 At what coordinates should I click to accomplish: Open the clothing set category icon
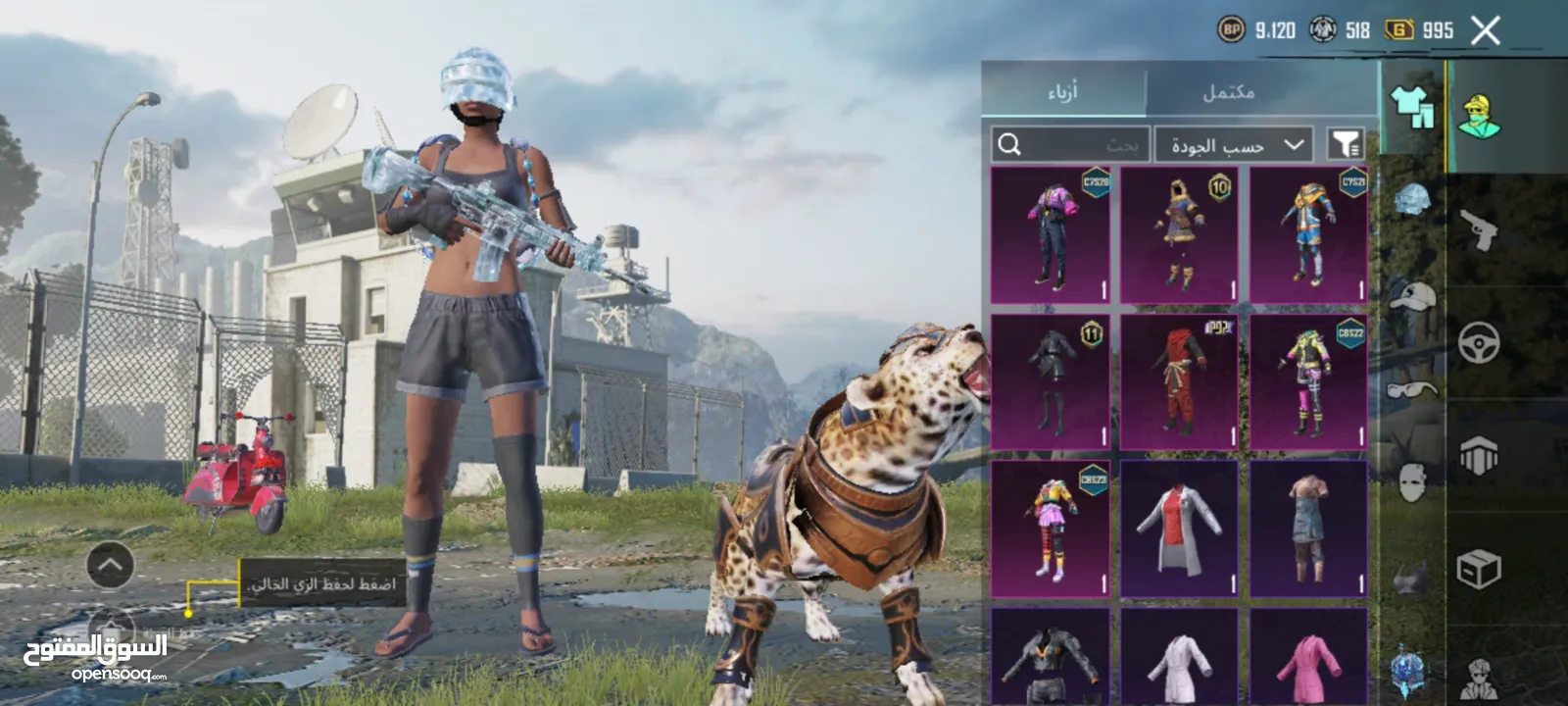click(x=1411, y=106)
